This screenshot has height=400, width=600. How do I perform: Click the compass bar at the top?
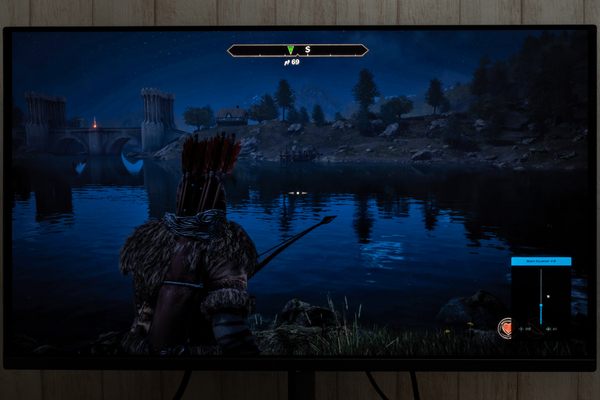click(298, 50)
